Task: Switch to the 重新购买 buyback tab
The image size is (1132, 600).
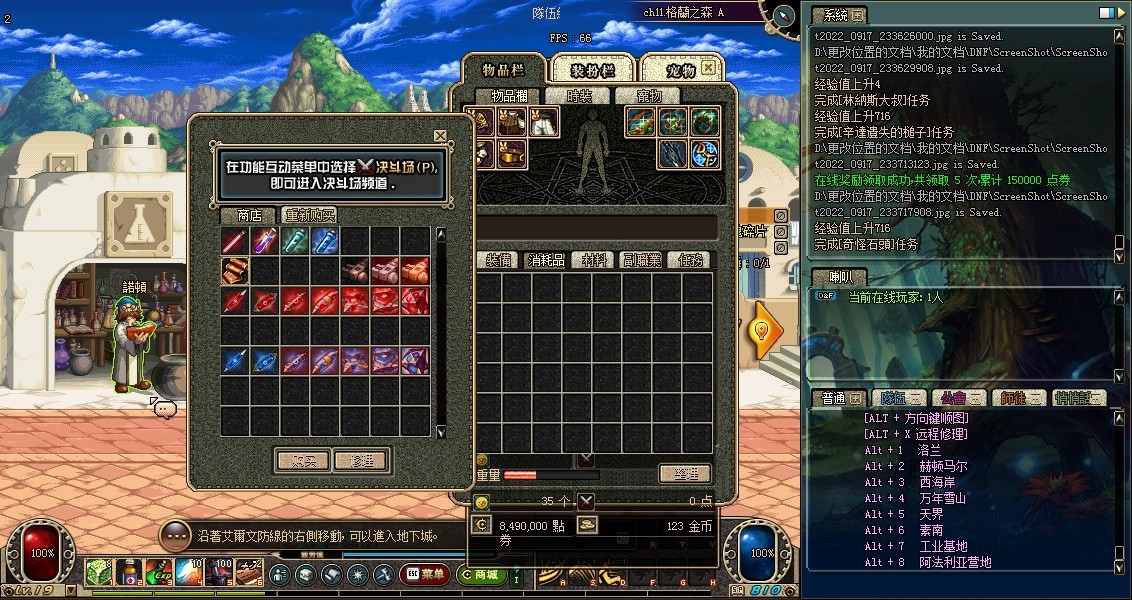Action: tap(309, 215)
